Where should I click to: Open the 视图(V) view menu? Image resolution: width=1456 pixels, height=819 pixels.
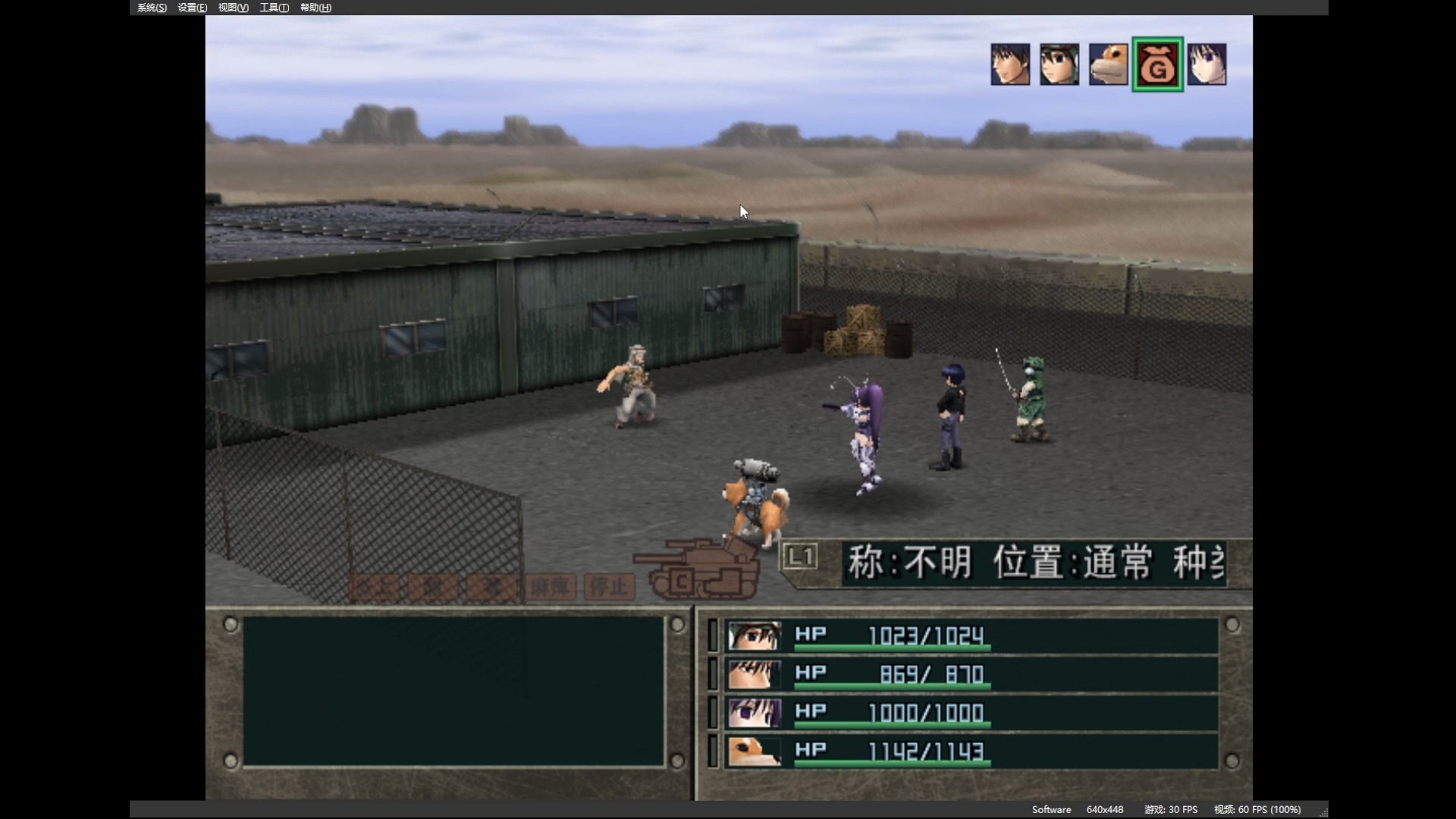233,8
